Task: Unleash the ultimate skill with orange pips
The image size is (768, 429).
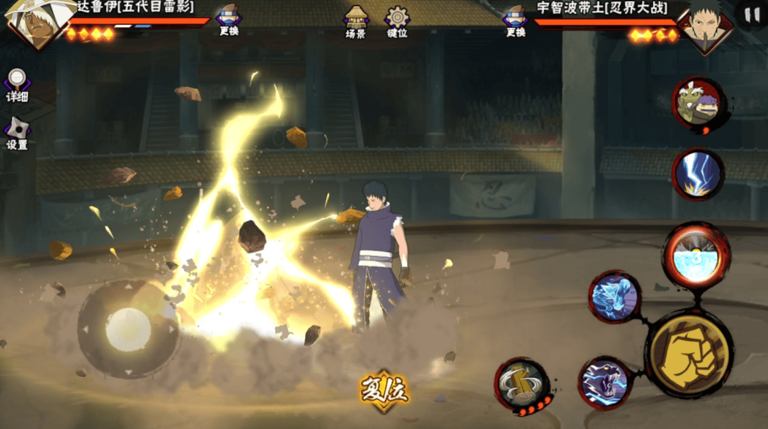Action: coord(521,383)
